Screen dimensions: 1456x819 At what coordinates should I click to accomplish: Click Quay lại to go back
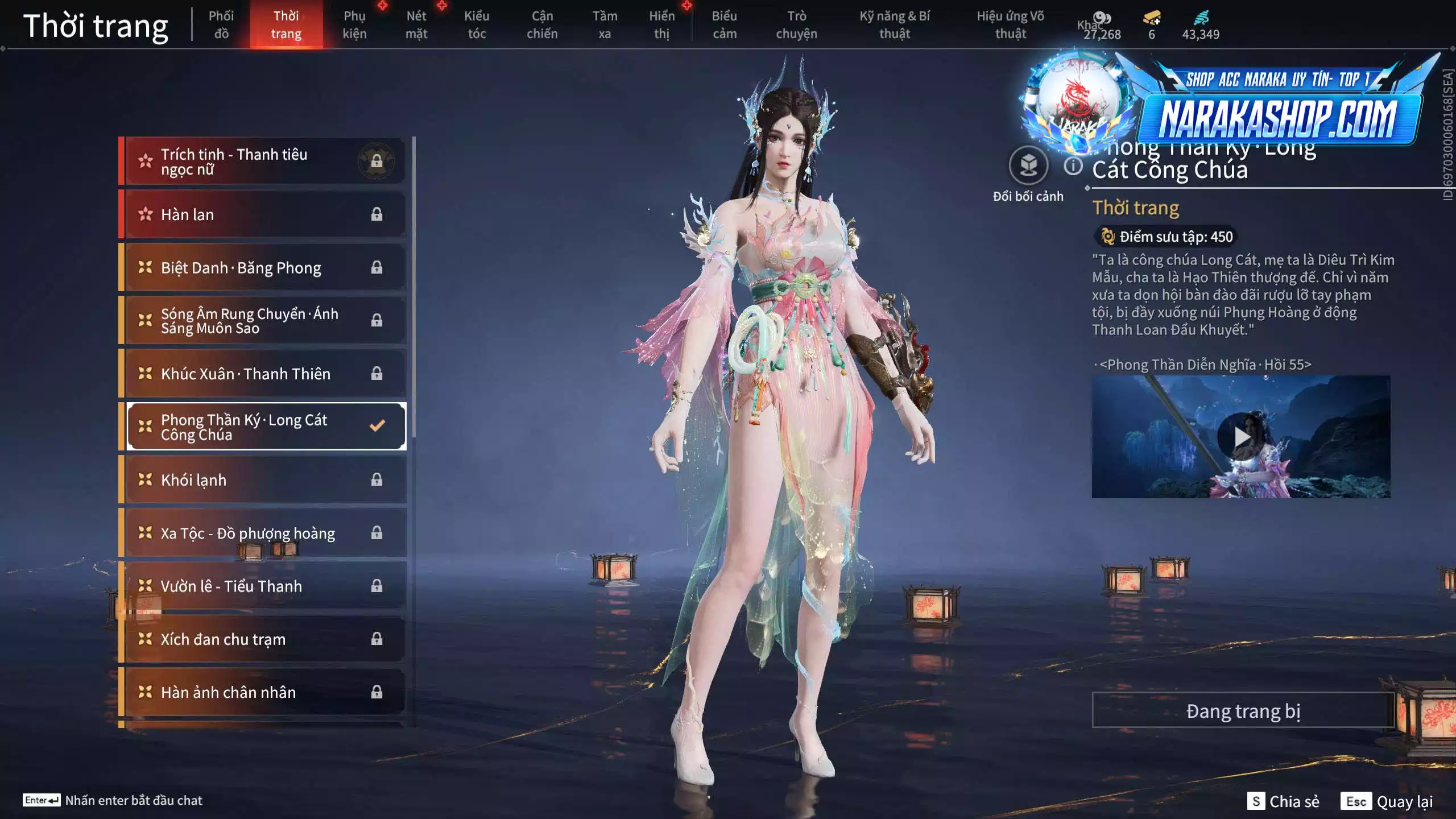[x=1405, y=802]
